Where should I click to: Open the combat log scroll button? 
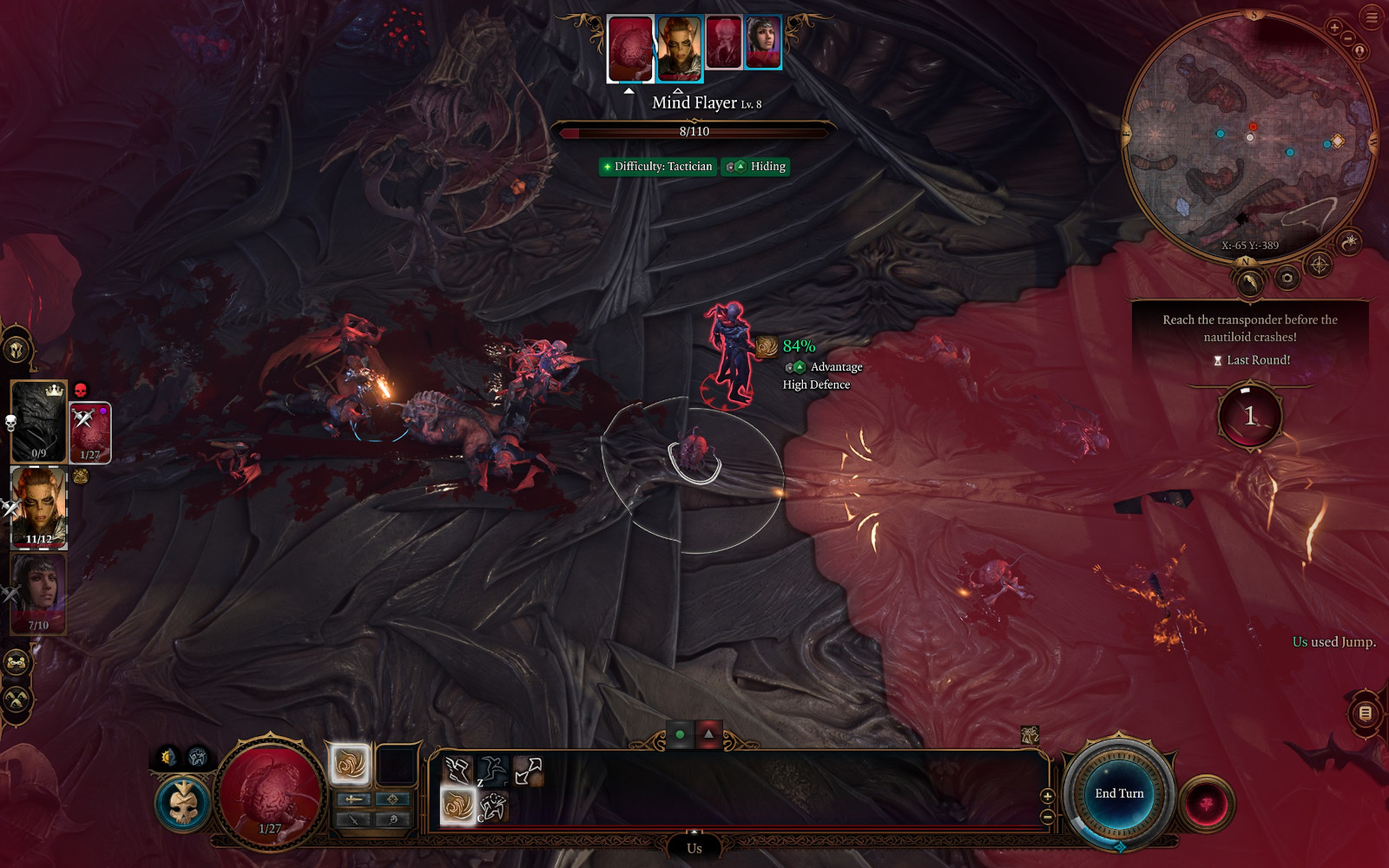[x=1365, y=713]
